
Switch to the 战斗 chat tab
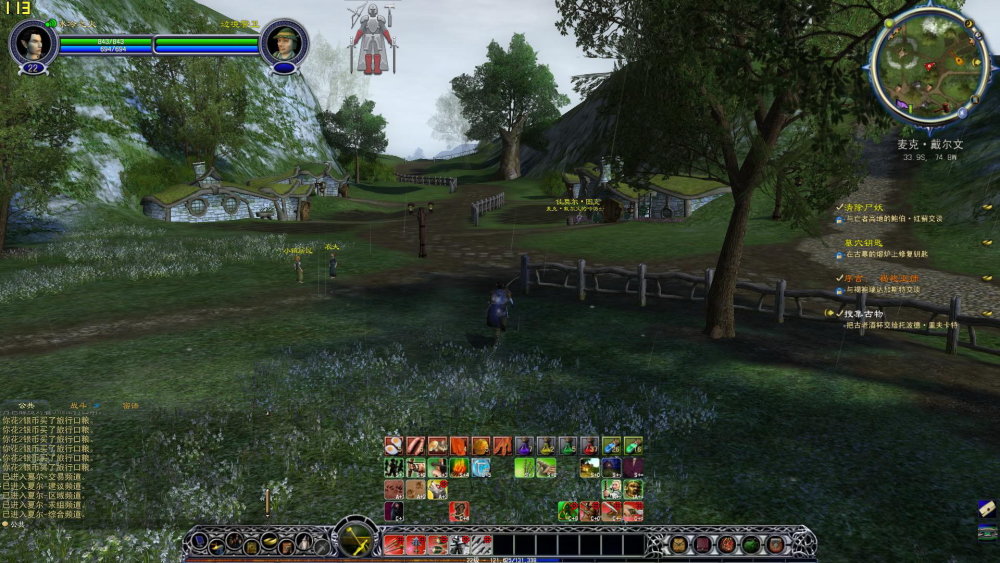click(x=79, y=406)
